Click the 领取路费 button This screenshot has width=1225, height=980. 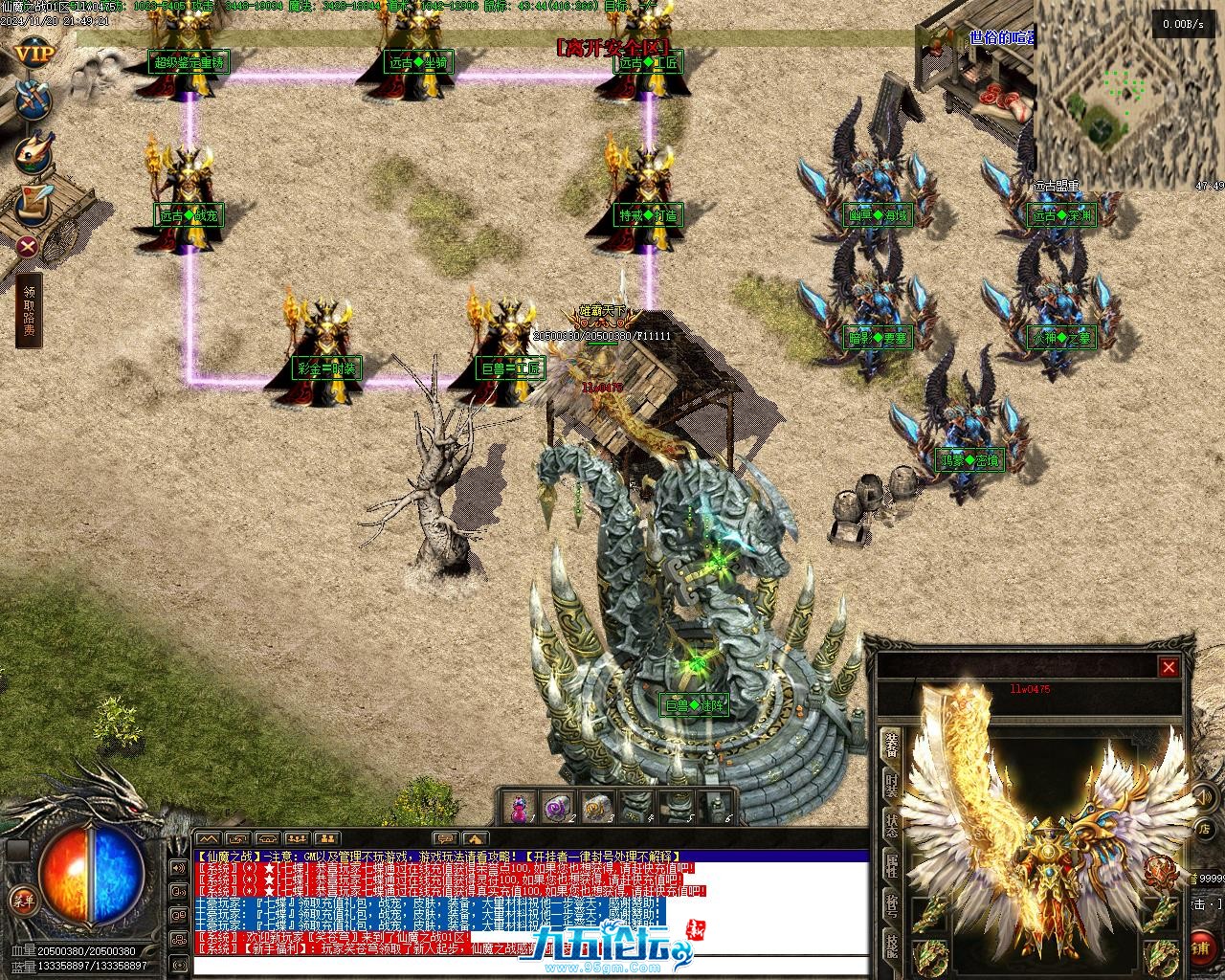[29, 311]
